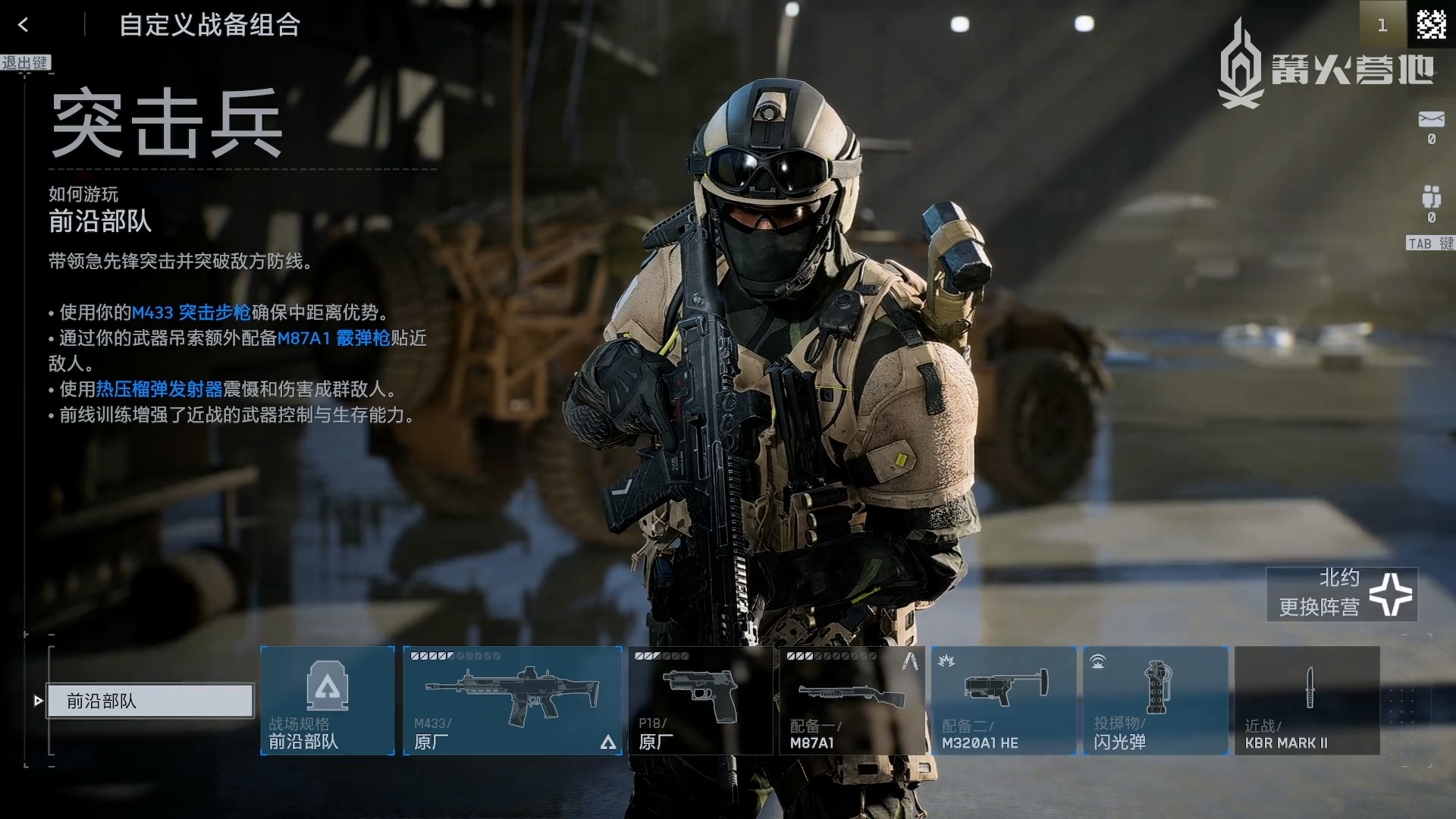The image size is (1456, 819).
Task: Follow the 热压榴弹发射器 blue link
Action: point(159,390)
